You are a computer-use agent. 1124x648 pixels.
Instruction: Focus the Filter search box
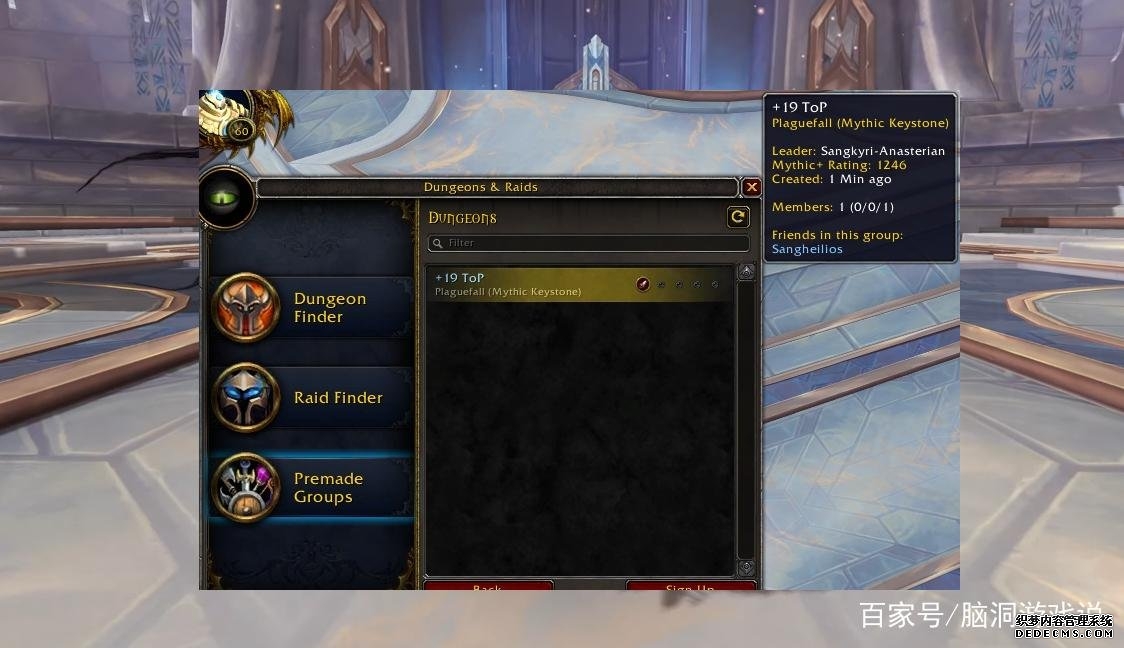point(590,243)
